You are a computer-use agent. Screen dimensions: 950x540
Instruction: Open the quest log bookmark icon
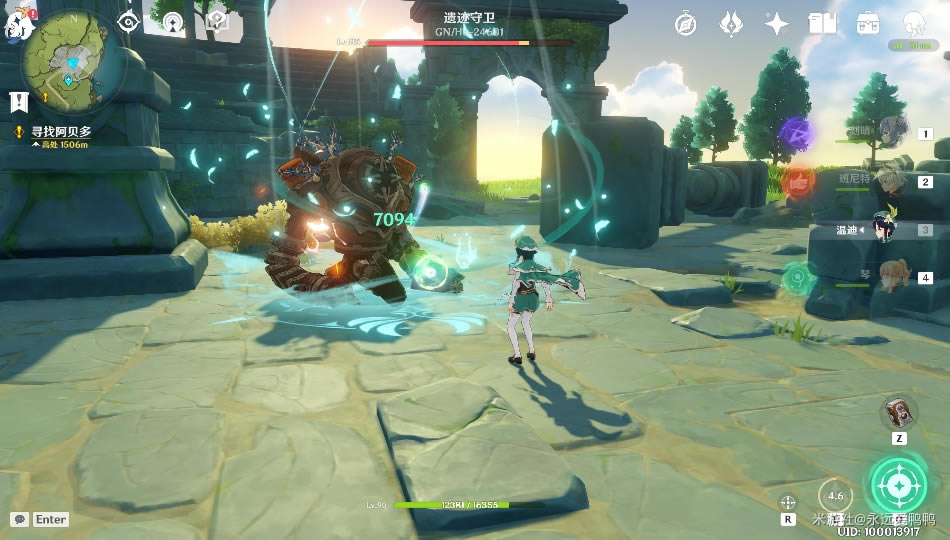(18, 101)
